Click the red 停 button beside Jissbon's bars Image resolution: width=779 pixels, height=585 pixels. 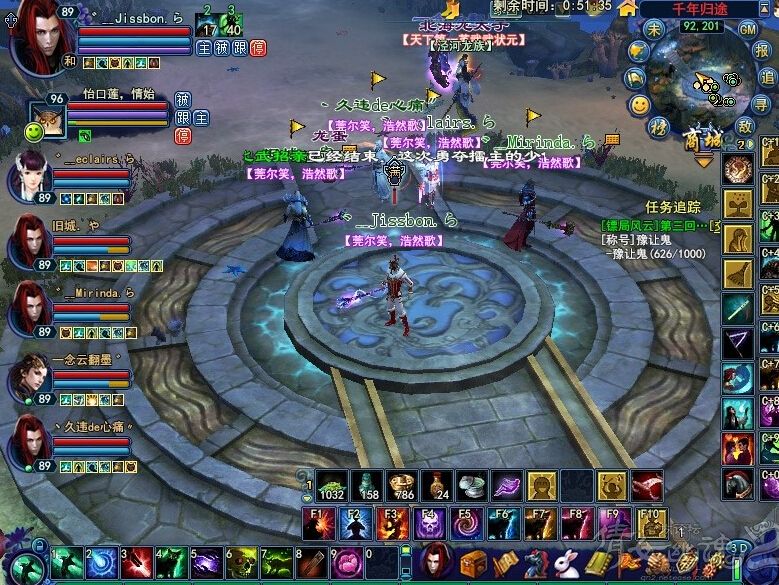(x=258, y=48)
